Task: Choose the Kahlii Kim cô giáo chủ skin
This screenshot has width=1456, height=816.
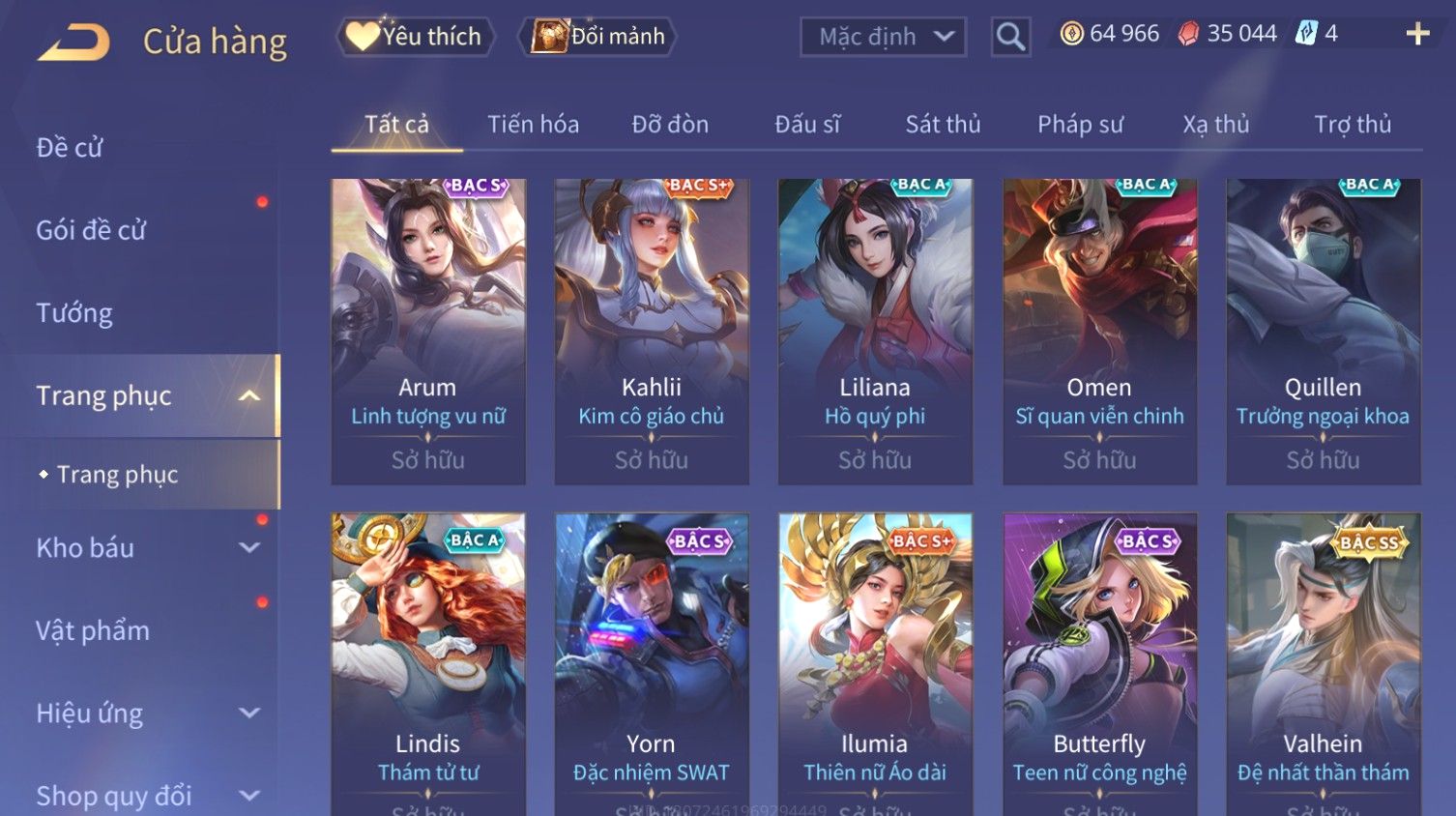Action: point(652,331)
